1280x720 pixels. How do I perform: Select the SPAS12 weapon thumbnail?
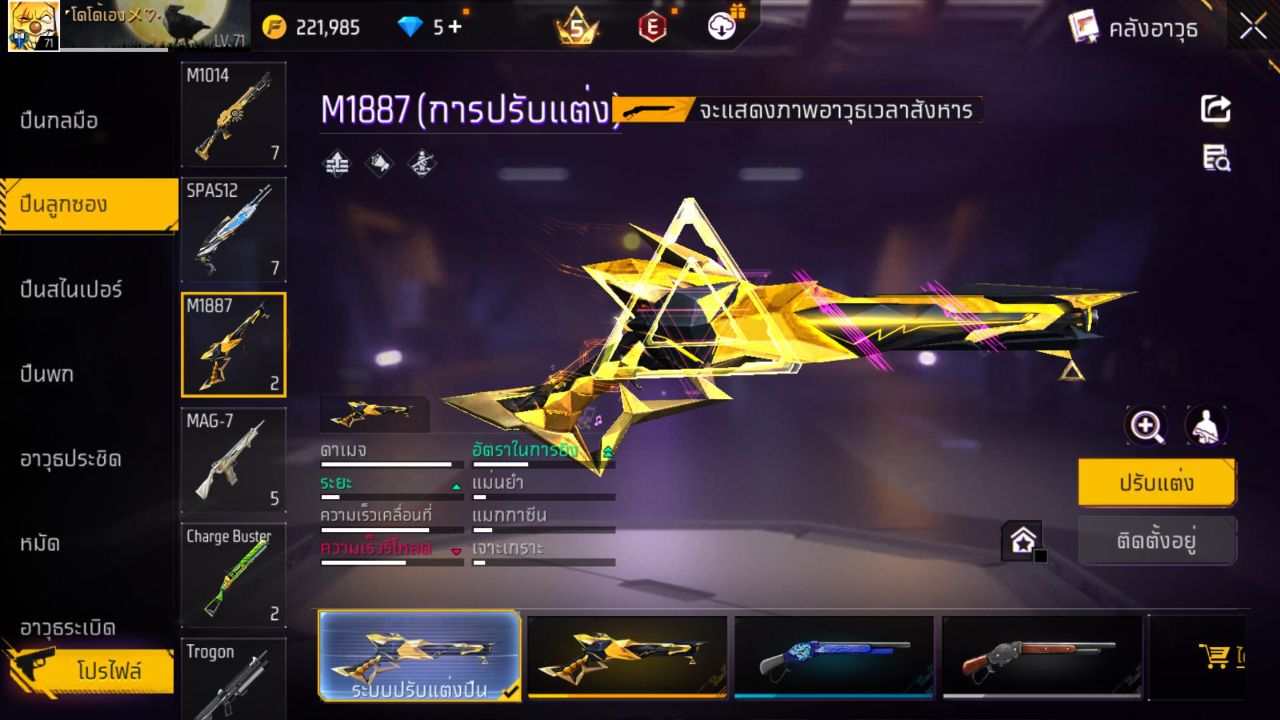[x=233, y=230]
